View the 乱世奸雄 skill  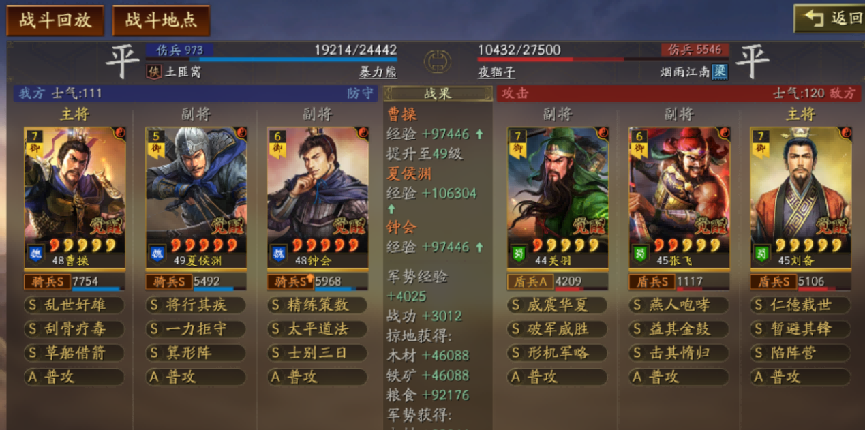tap(75, 305)
